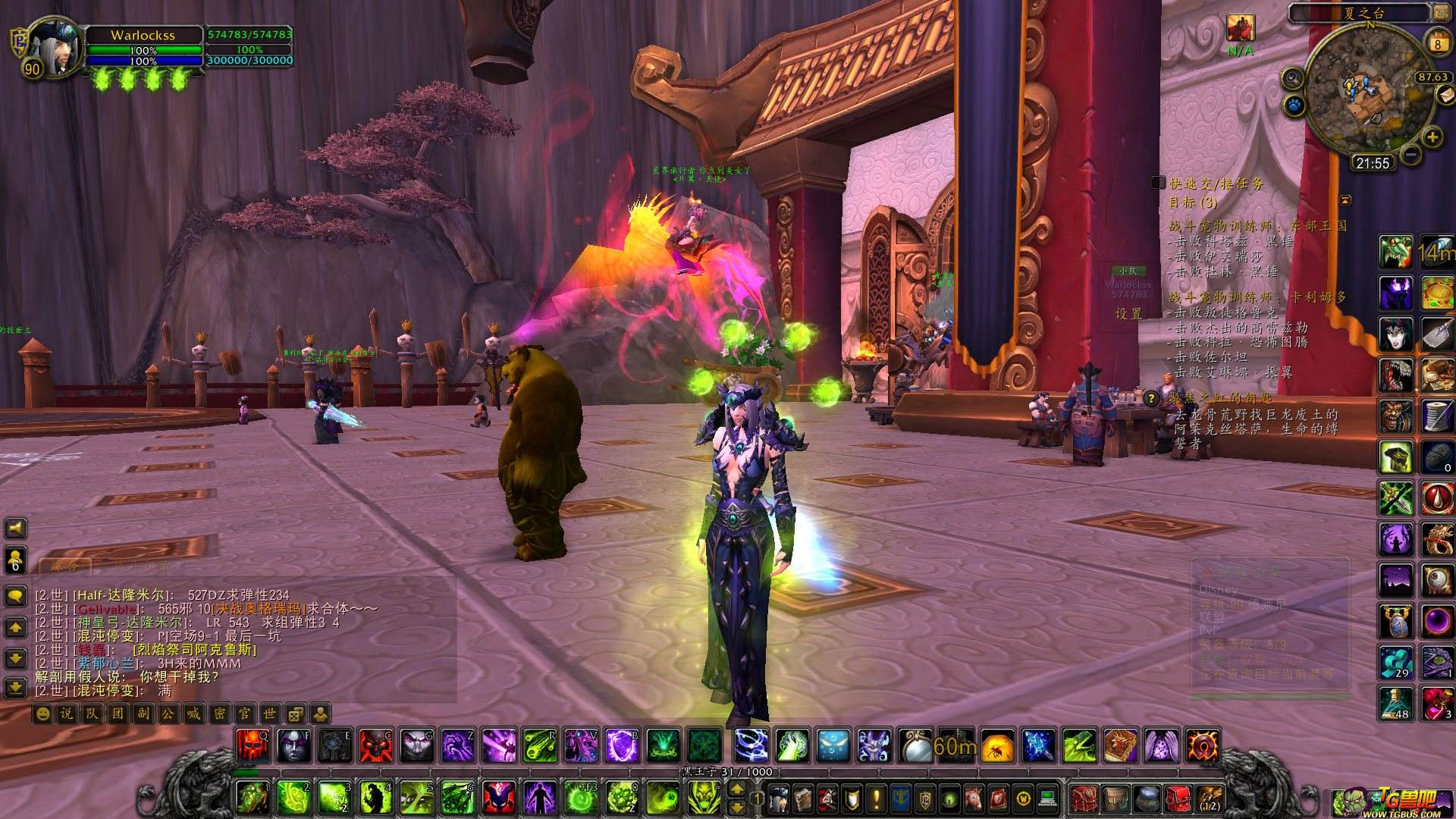The height and width of the screenshot is (819, 1456).
Task: Zoom in the minimap with the plus button
Action: (x=1432, y=137)
